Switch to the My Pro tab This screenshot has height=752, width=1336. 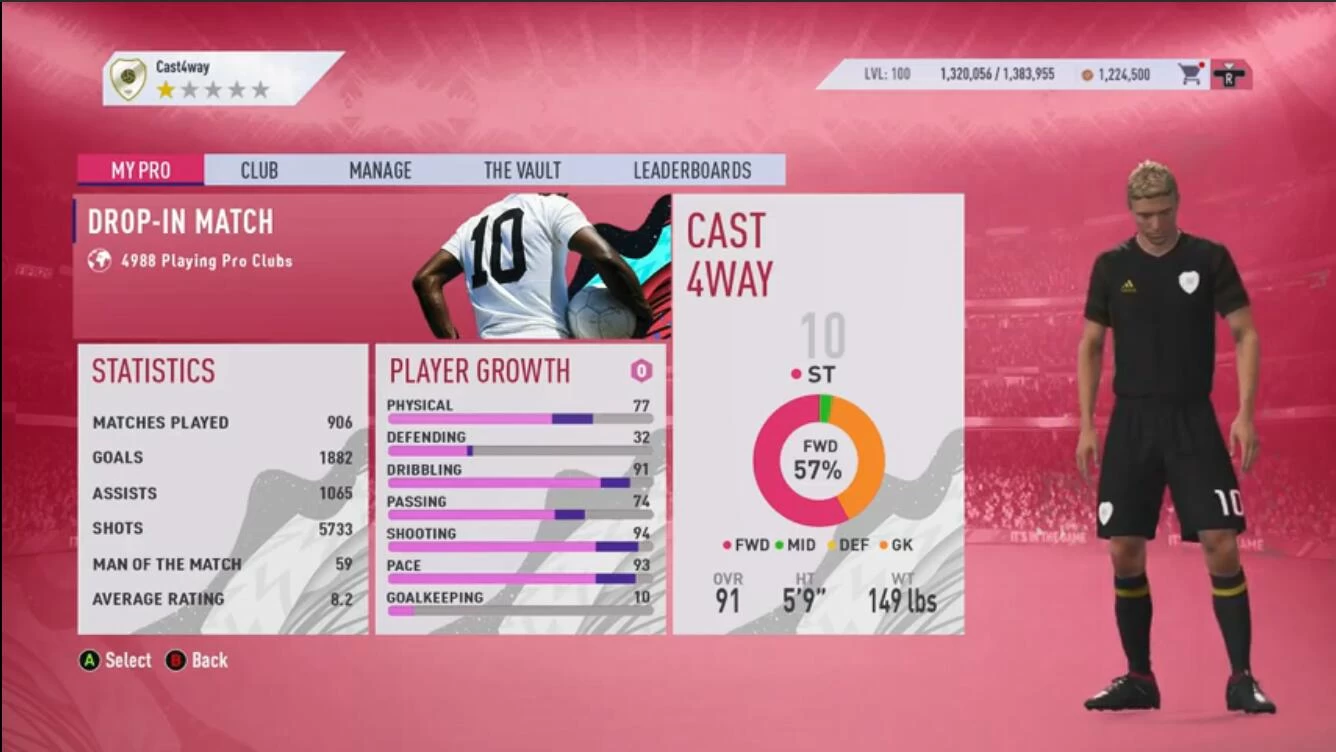(140, 170)
